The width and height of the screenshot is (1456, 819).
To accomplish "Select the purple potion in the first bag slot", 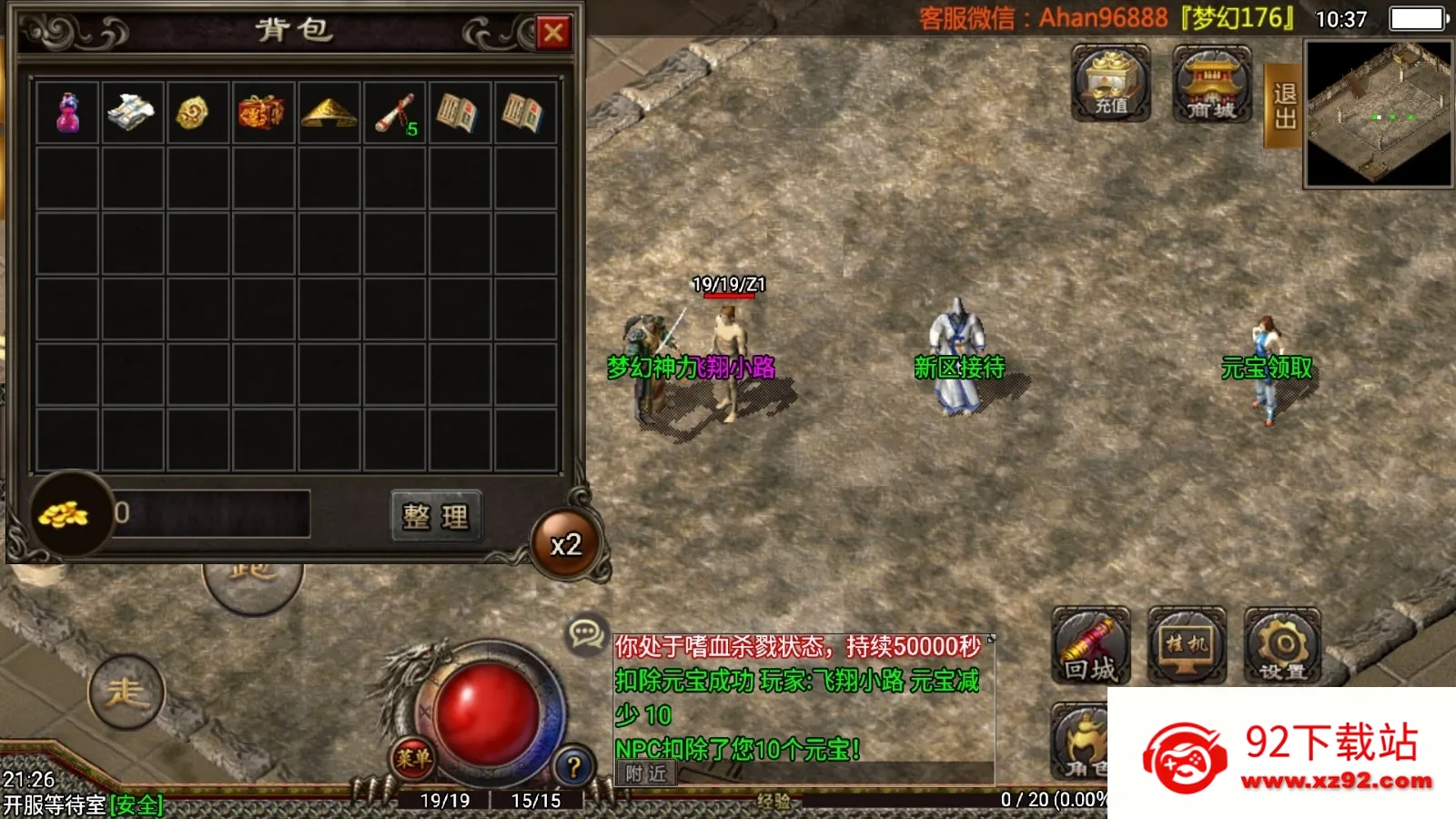I will point(68,112).
